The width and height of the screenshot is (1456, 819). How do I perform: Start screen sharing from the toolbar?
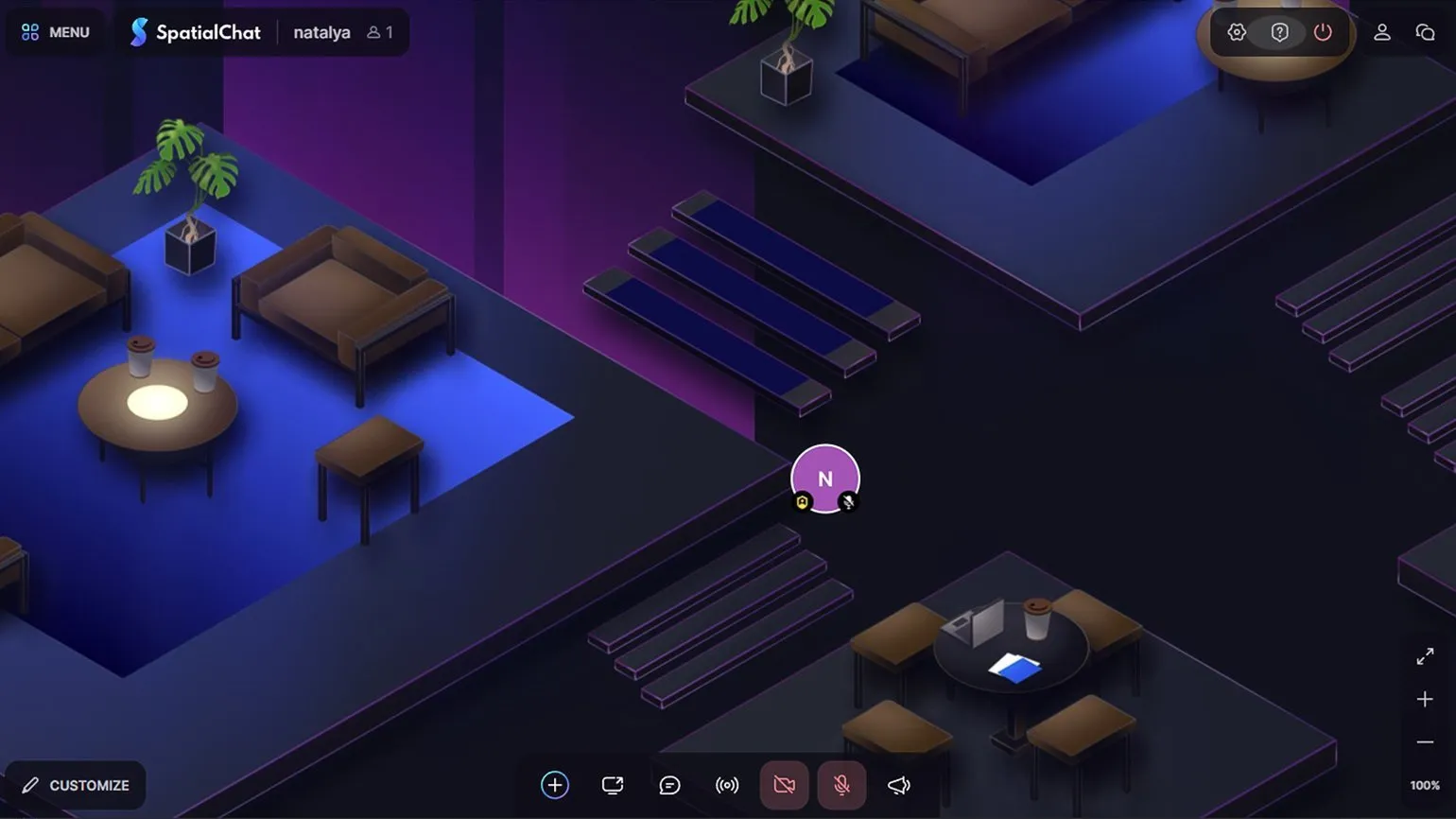point(613,785)
